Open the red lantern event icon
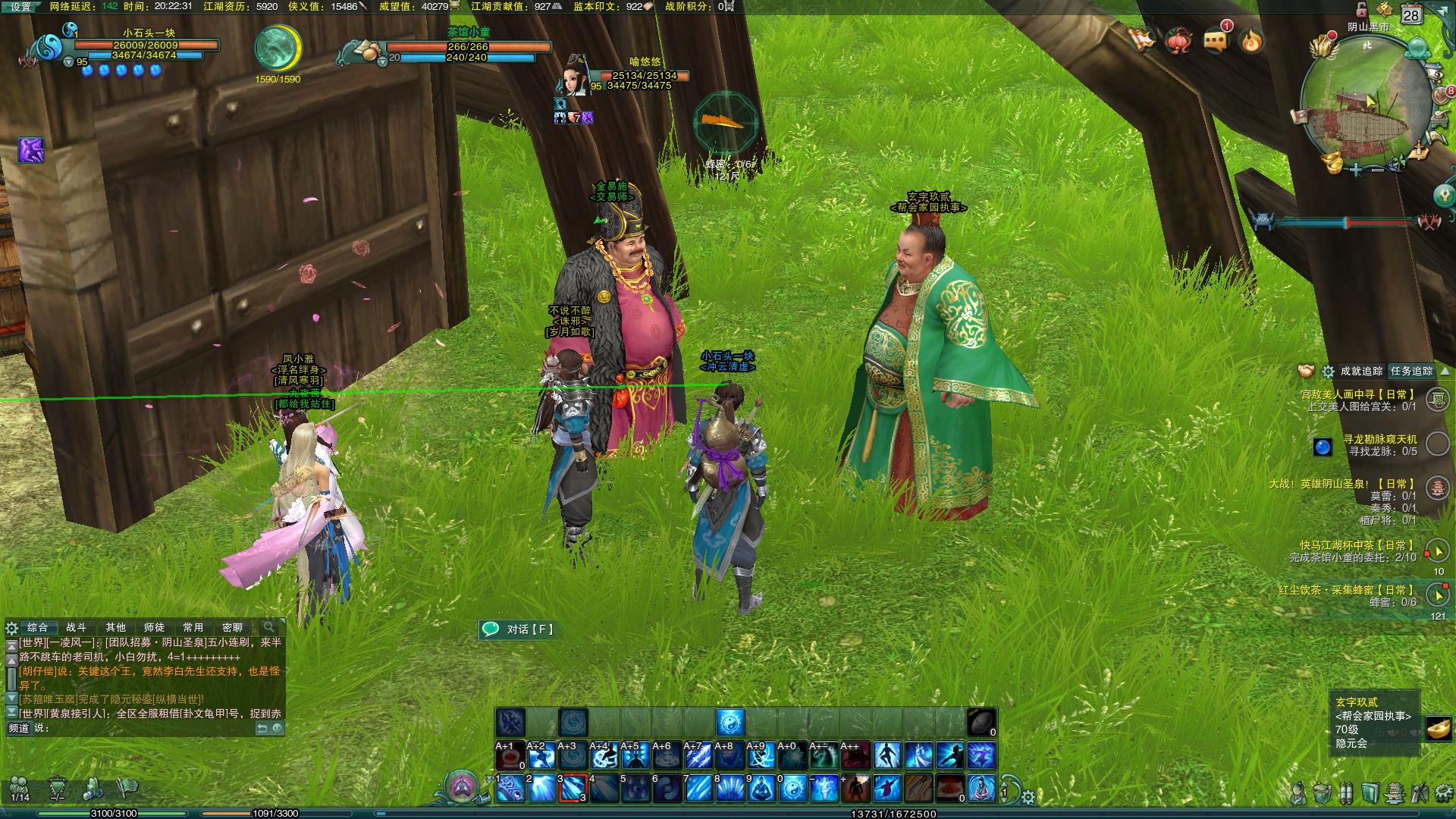1456x819 pixels. [x=1178, y=40]
